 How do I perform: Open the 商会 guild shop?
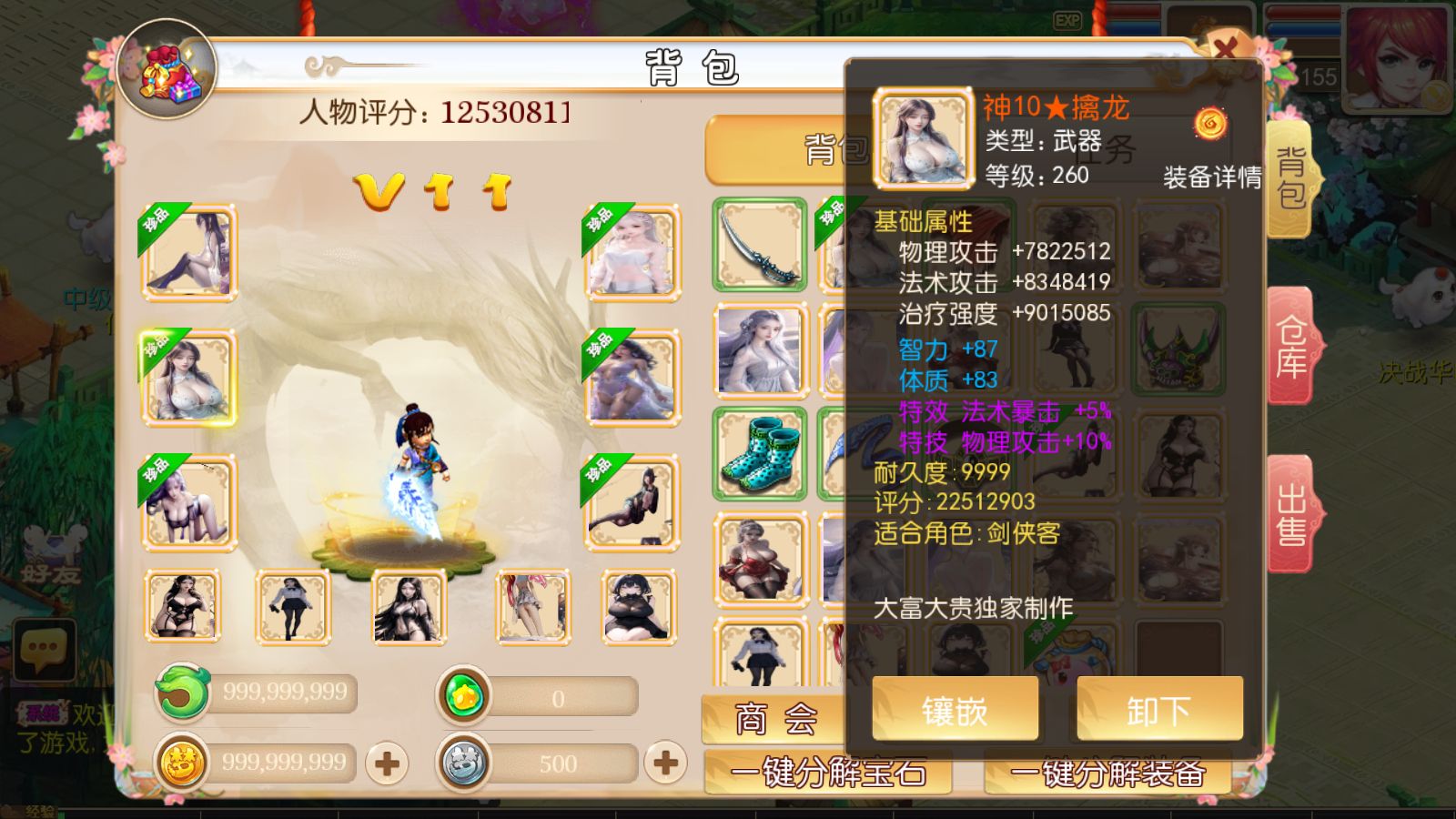click(773, 719)
